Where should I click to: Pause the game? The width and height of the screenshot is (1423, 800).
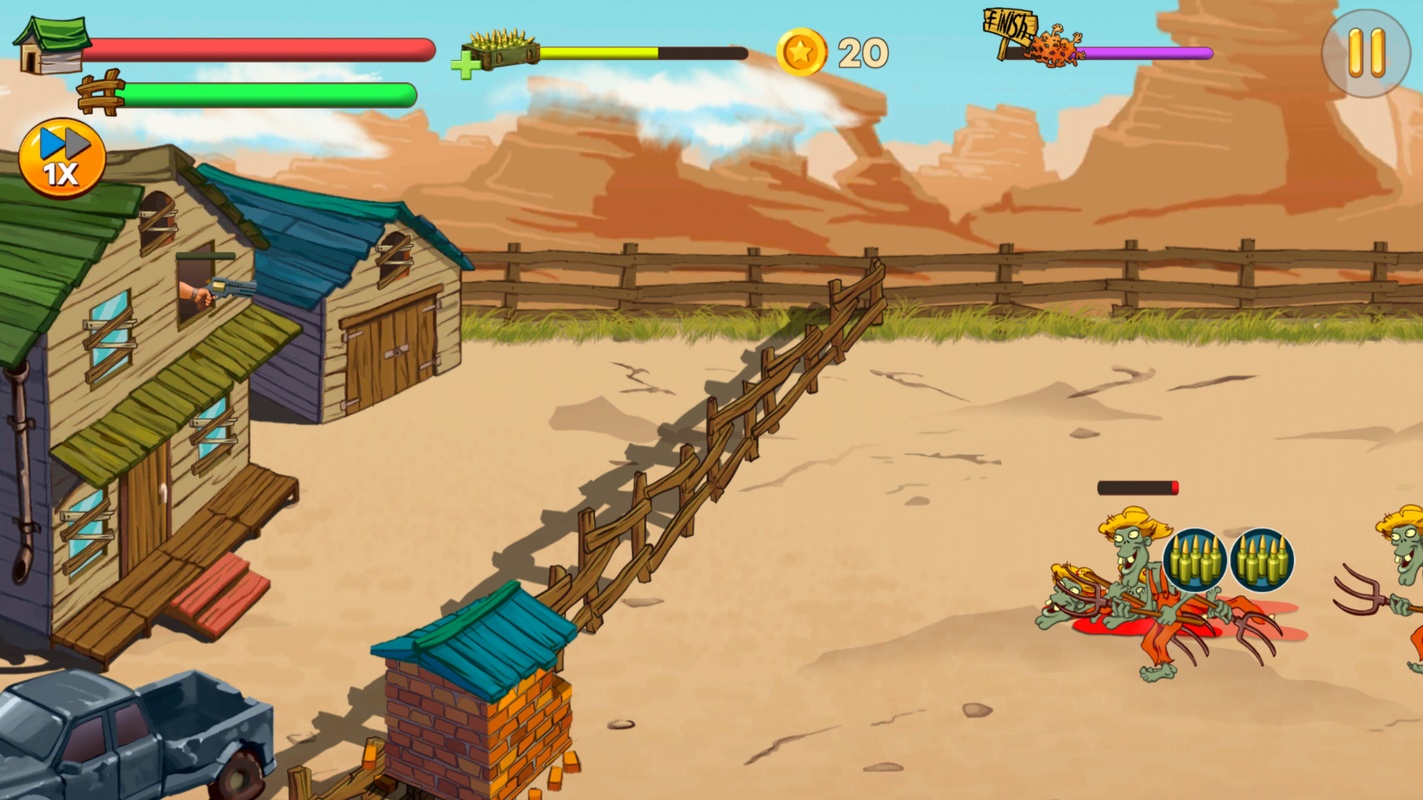point(1365,53)
